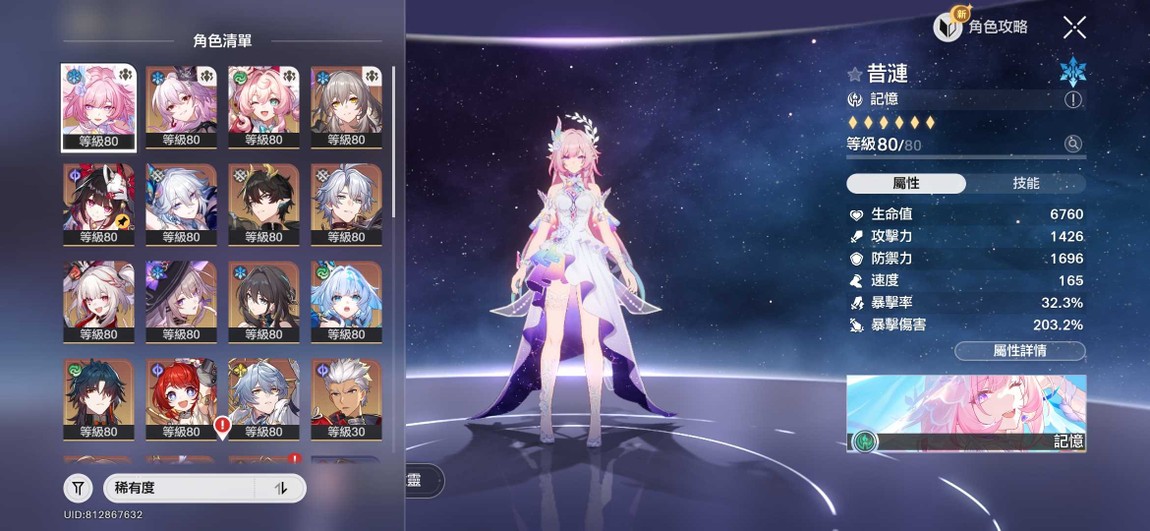Switch to the 技能 tab
The width and height of the screenshot is (1150, 531).
[x=1026, y=183]
